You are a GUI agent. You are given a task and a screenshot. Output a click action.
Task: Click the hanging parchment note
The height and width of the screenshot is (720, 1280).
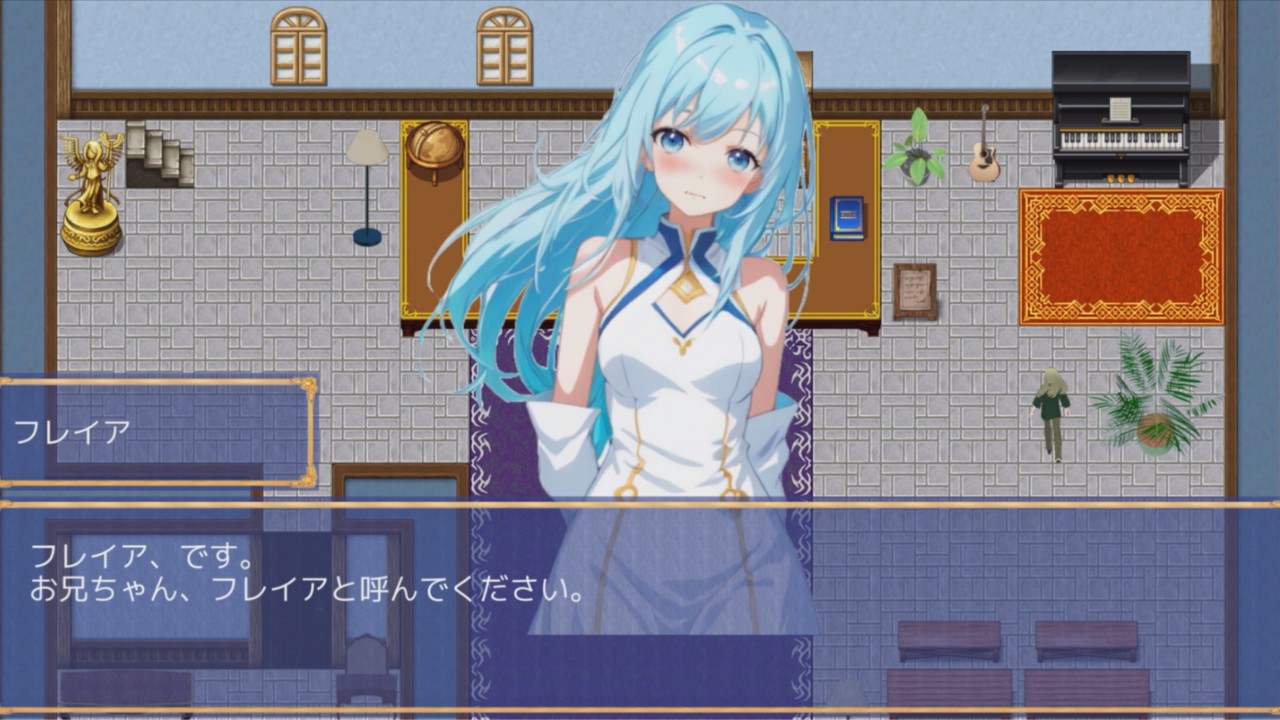(916, 290)
